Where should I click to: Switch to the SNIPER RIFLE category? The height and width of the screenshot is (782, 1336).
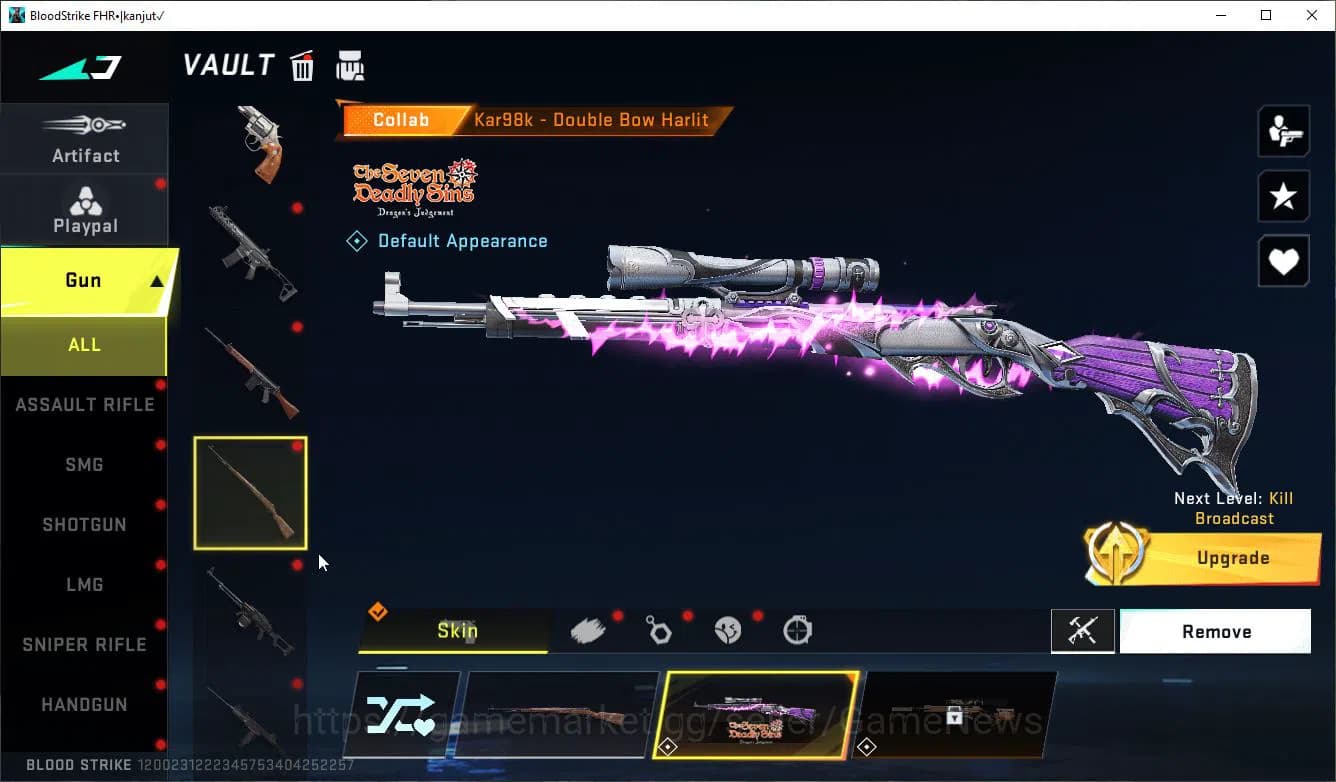(84, 644)
